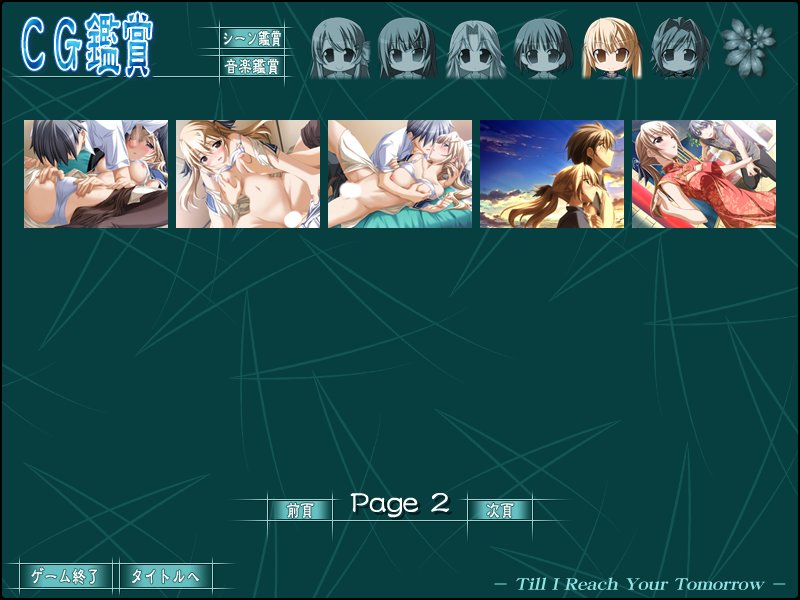
Task: Return to title with タイトルへ
Action: pyautogui.click(x=166, y=576)
